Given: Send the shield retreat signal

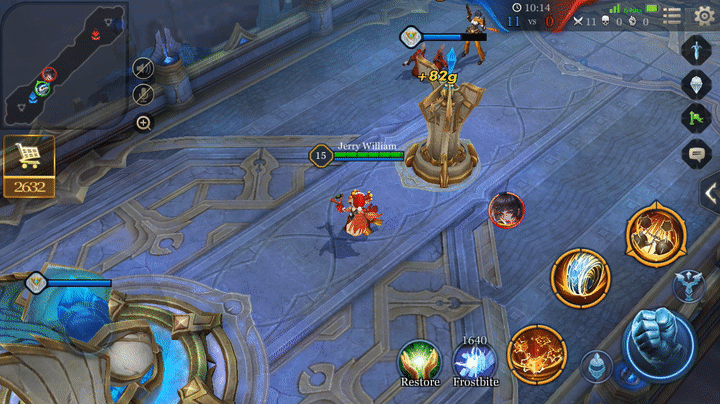Looking at the screenshot, I should coord(696,83).
